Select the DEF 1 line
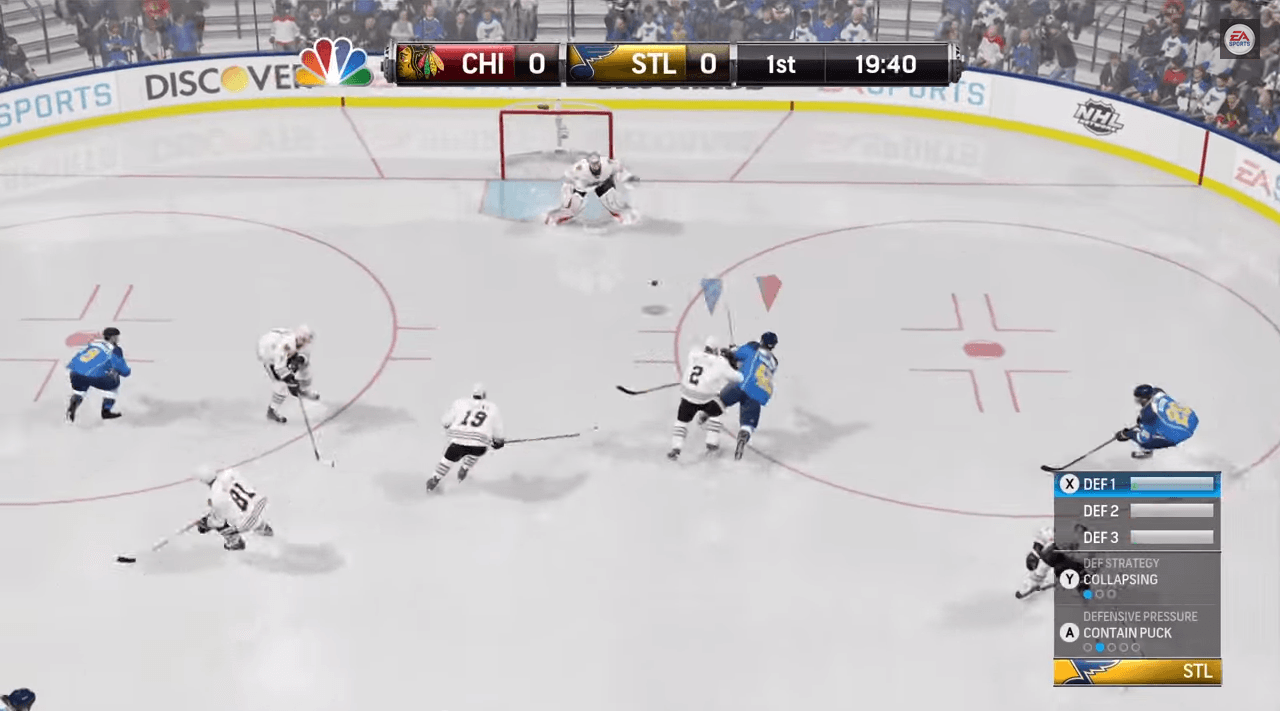1280x711 pixels. point(1137,484)
